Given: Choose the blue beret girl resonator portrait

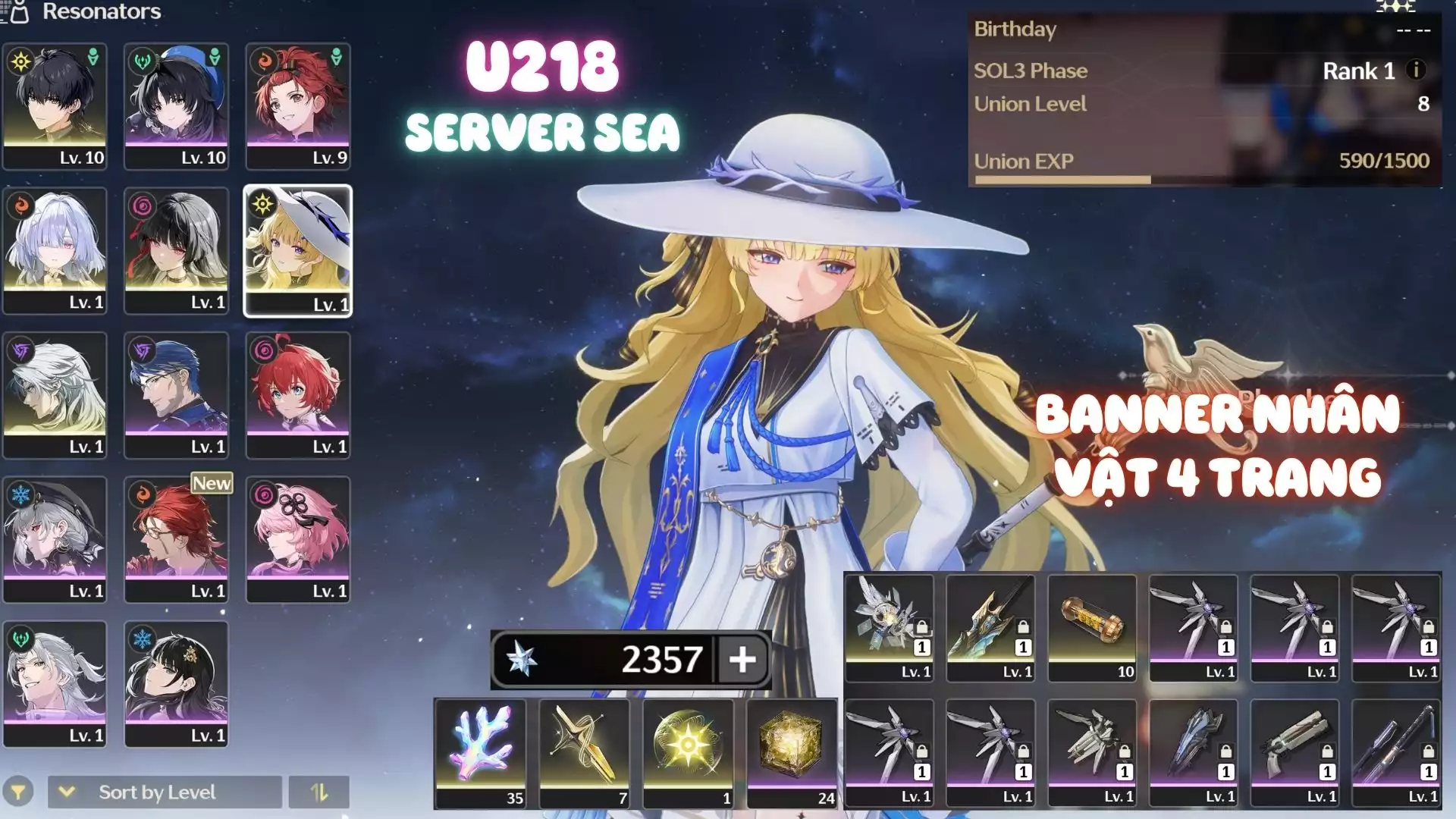Looking at the screenshot, I should click(x=176, y=105).
